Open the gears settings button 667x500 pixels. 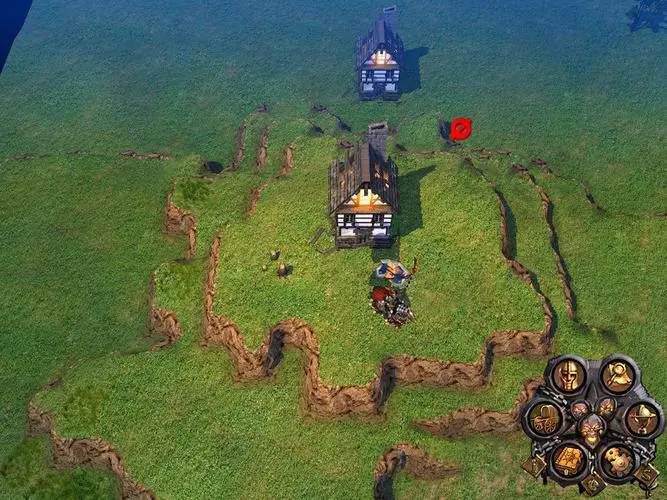(x=620, y=460)
